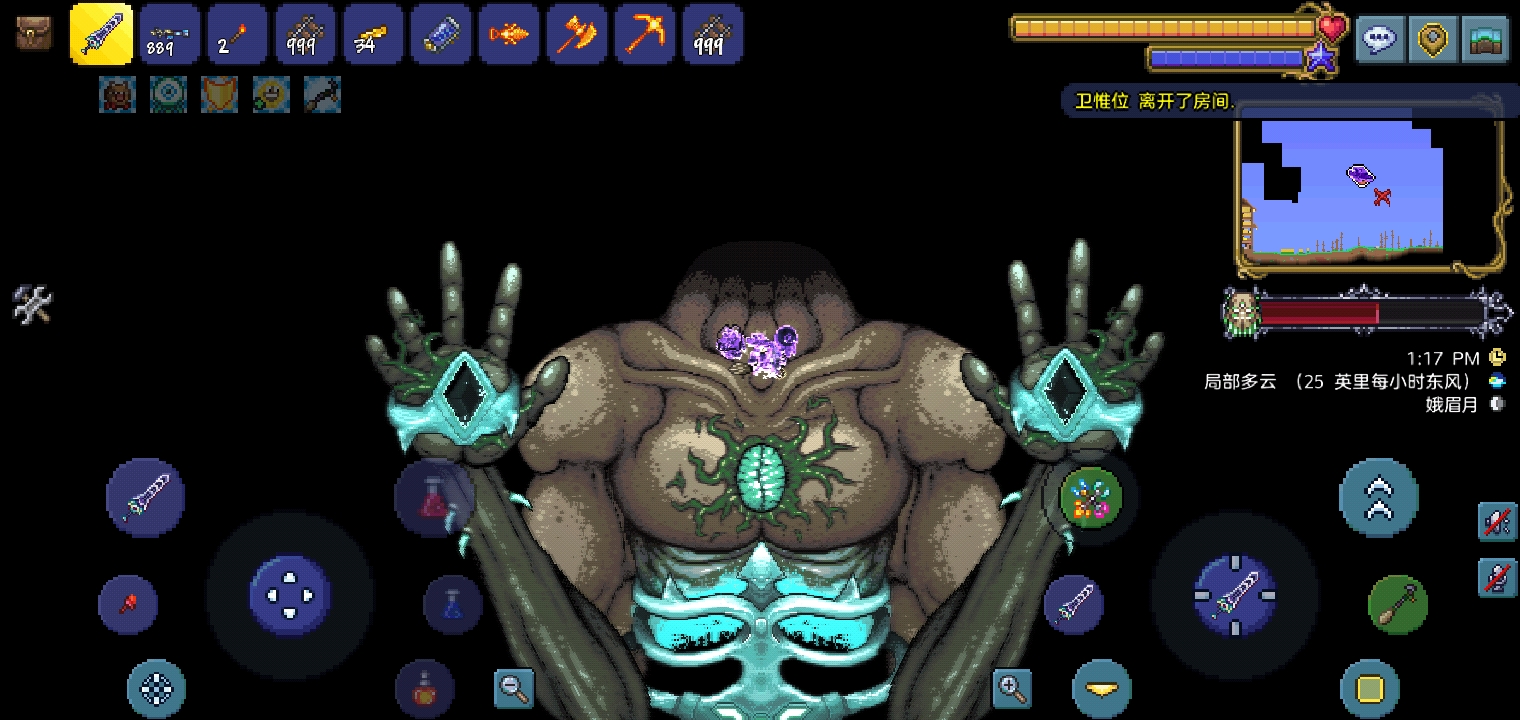The height and width of the screenshot is (720, 1520).
Task: Use the red healing potion quick button
Action: point(434,497)
